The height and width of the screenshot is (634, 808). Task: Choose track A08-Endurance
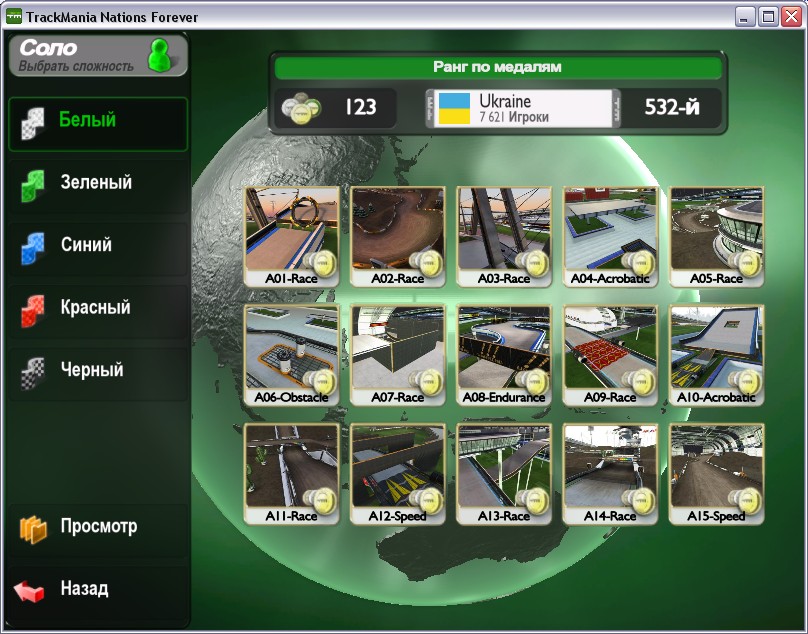pos(504,355)
